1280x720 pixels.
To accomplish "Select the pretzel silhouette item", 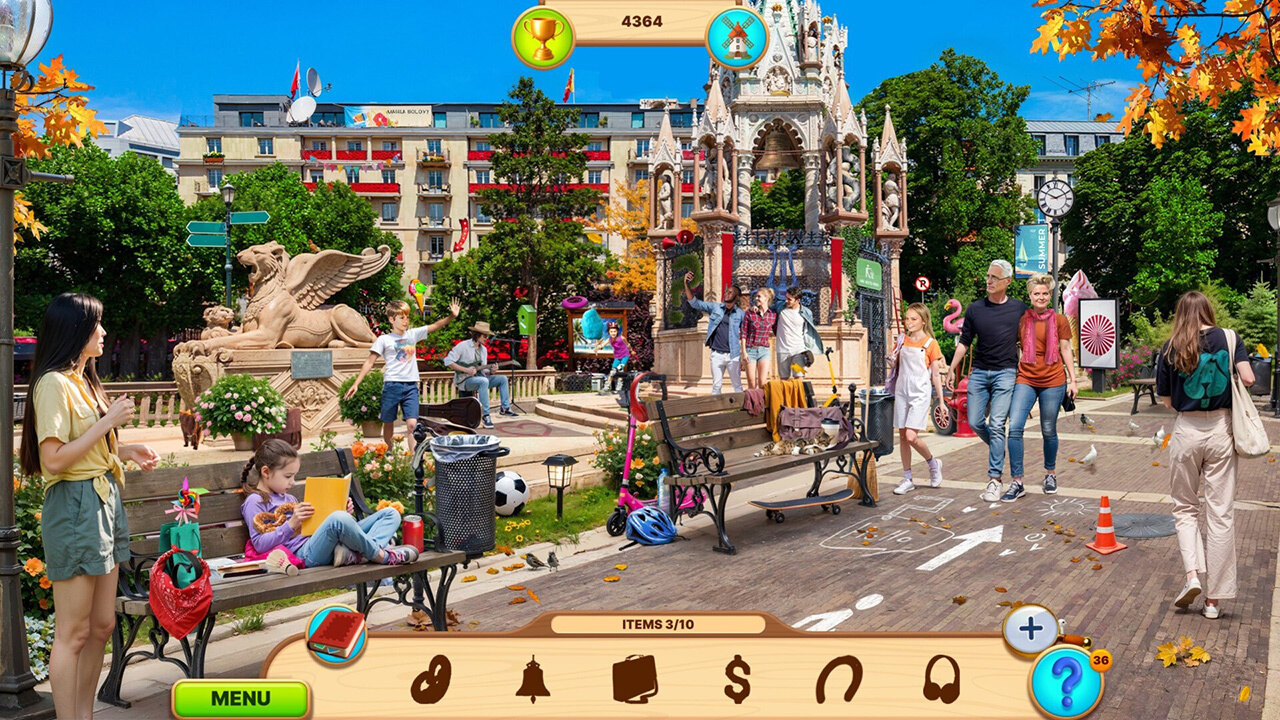I will coord(431,680).
